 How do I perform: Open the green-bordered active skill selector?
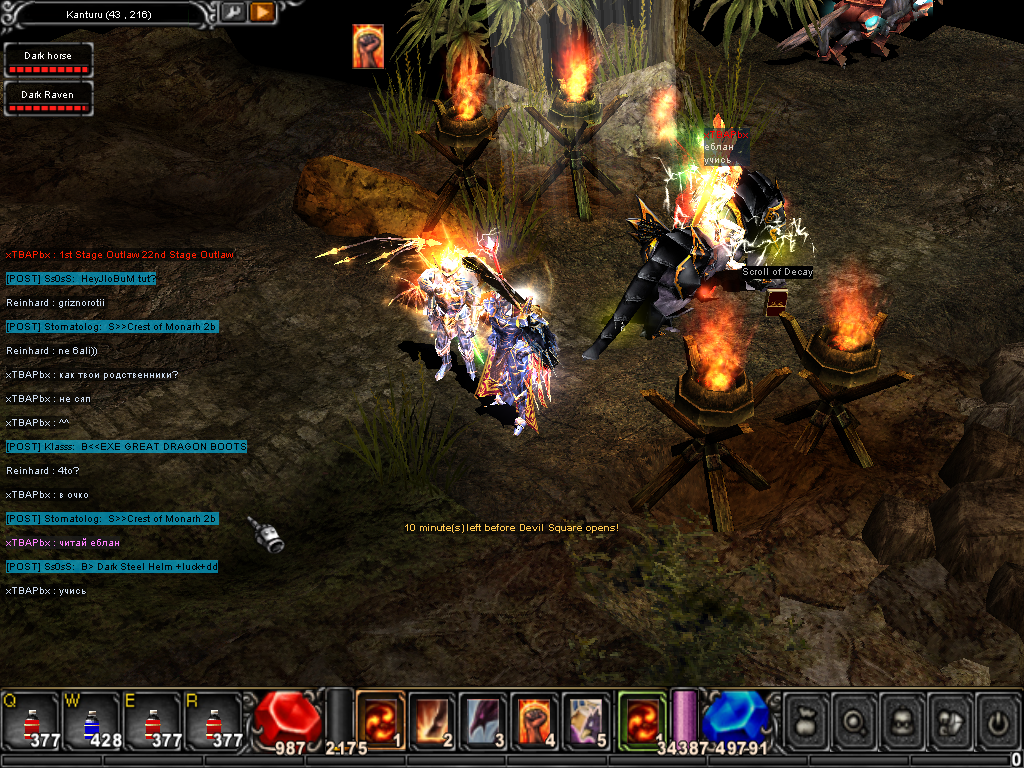641,718
